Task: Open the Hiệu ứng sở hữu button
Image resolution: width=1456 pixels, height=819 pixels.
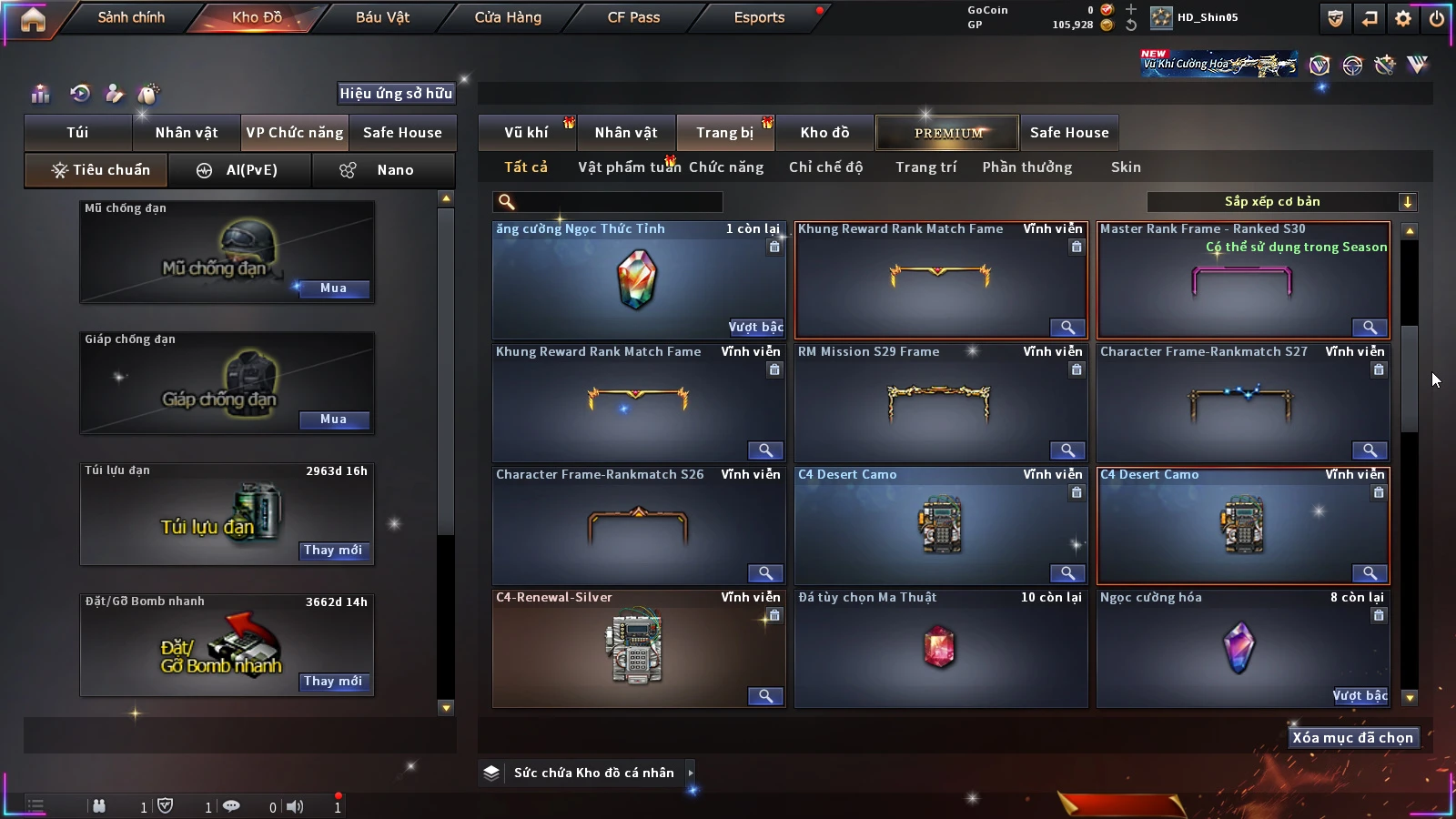Action: (x=396, y=94)
